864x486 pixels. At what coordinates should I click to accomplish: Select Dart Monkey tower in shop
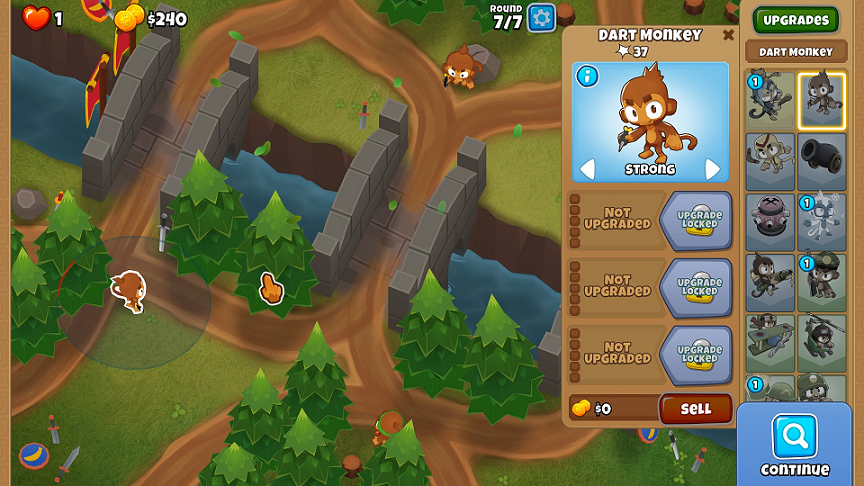click(x=822, y=99)
